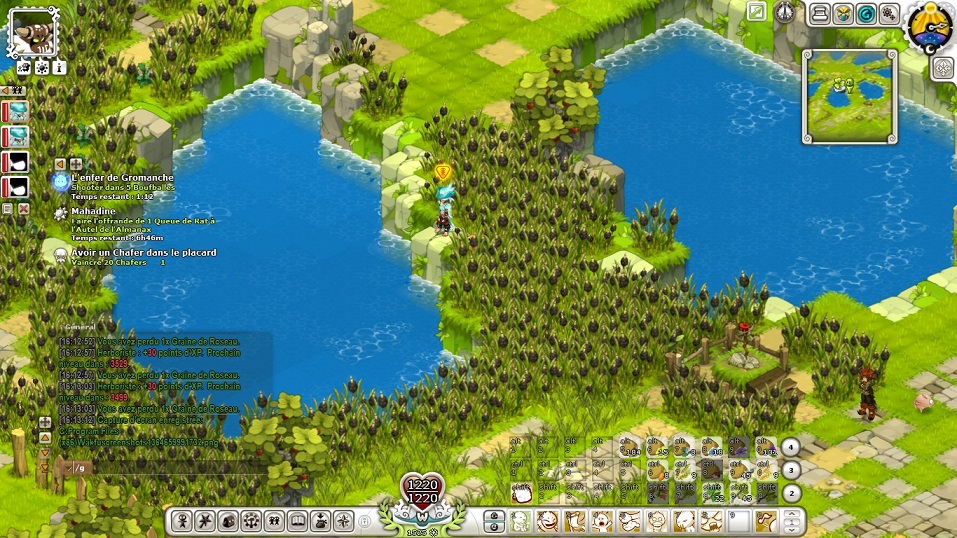957x538 pixels.
Task: Click the info icon below the portrait
Action: tap(59, 68)
